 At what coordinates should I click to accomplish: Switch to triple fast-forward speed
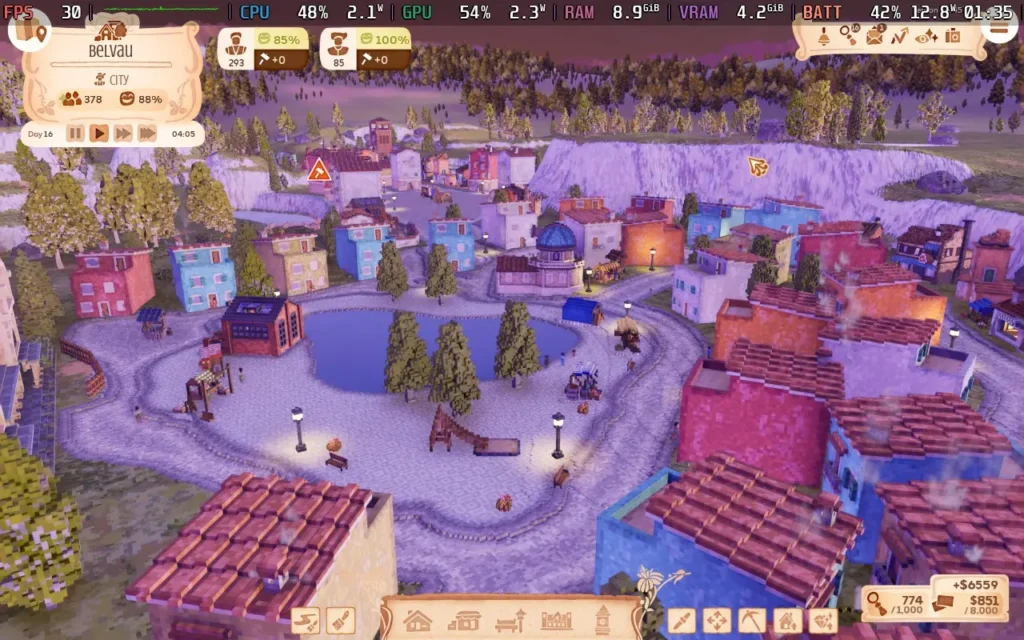coord(147,133)
